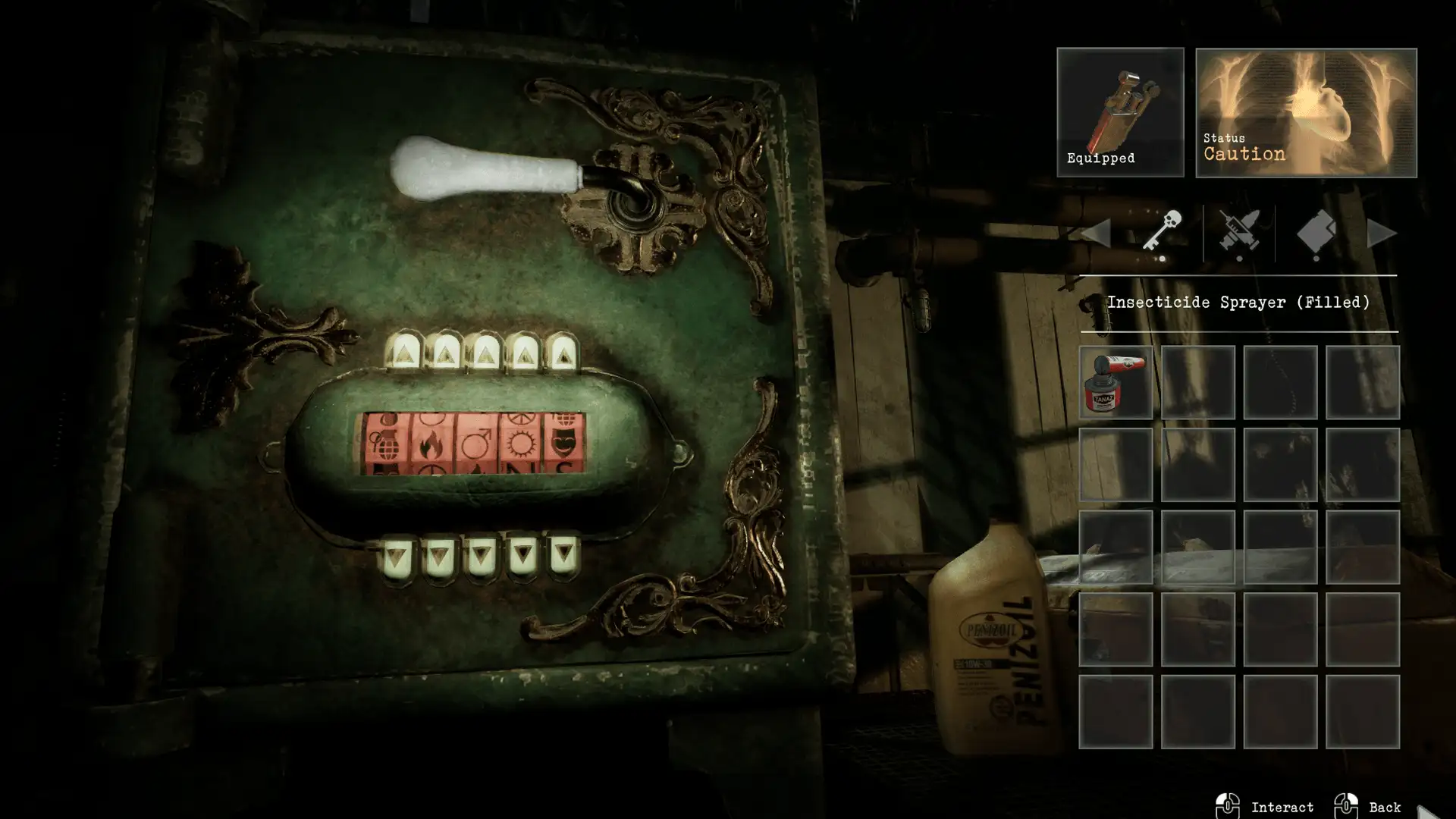The height and width of the screenshot is (819, 1456).
Task: Show the documents category tab
Action: pyautogui.click(x=1316, y=231)
